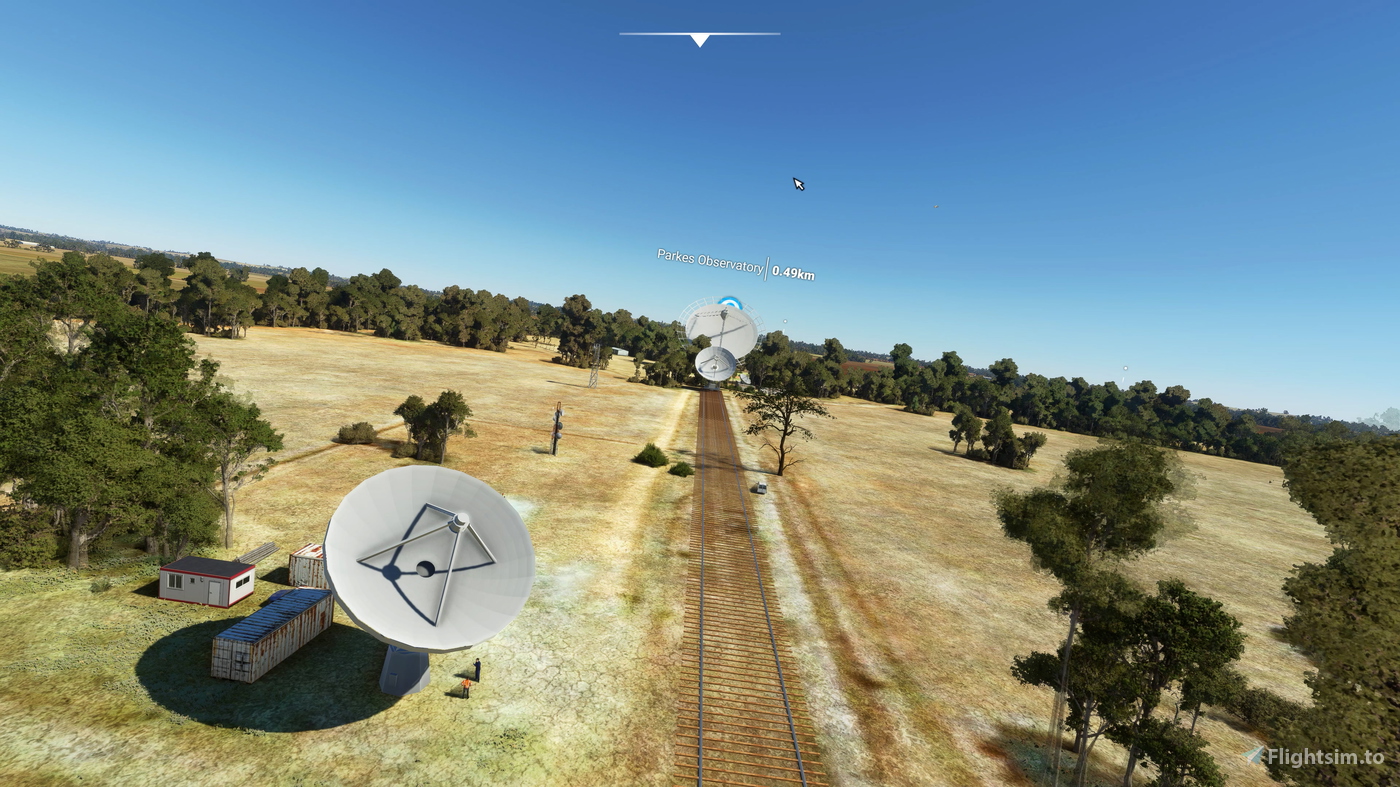The height and width of the screenshot is (787, 1400).
Task: Click the mouse cursor arrow in the sky
Action: 797,183
